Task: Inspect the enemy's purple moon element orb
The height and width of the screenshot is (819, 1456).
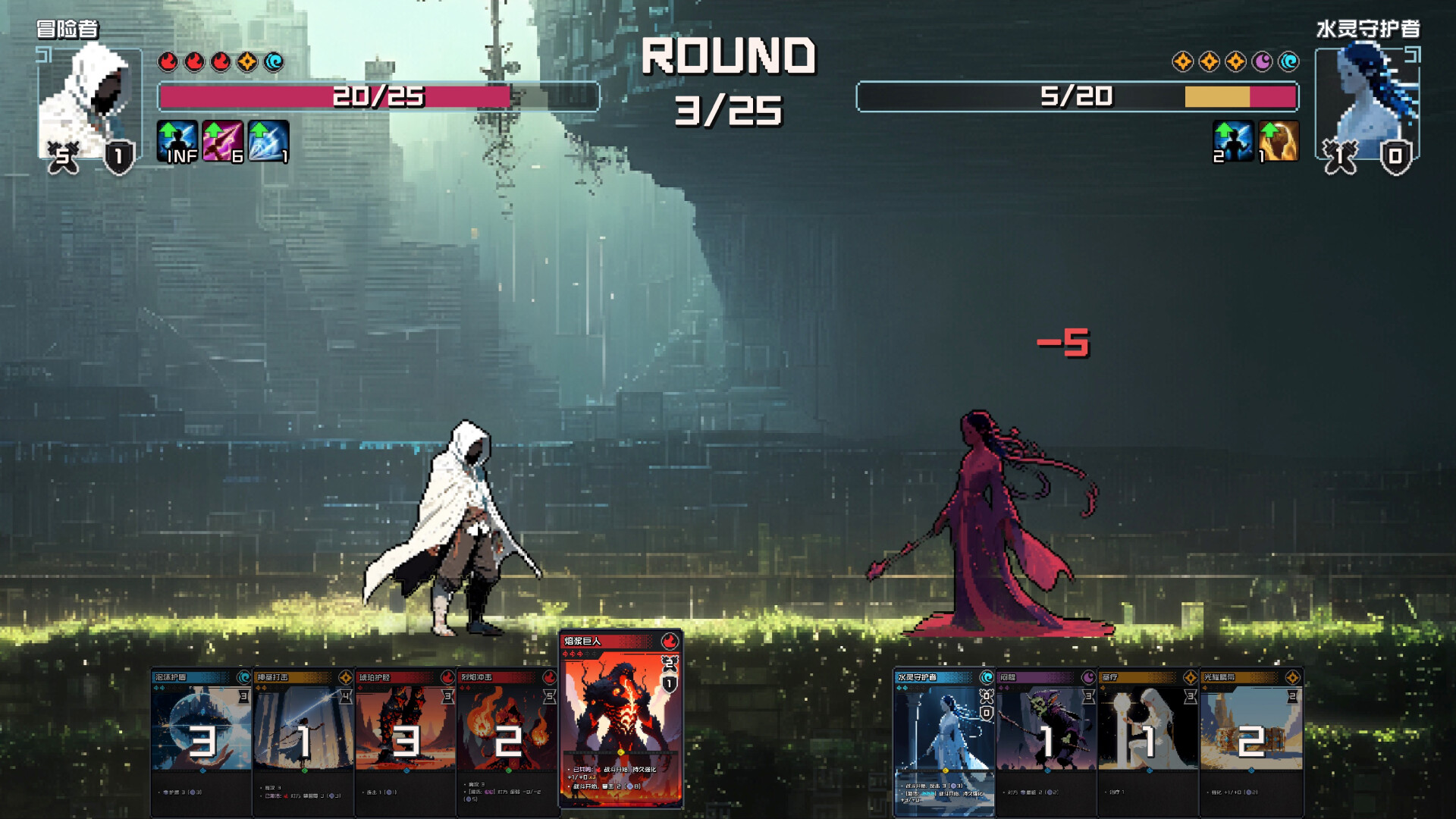Action: click(1262, 61)
